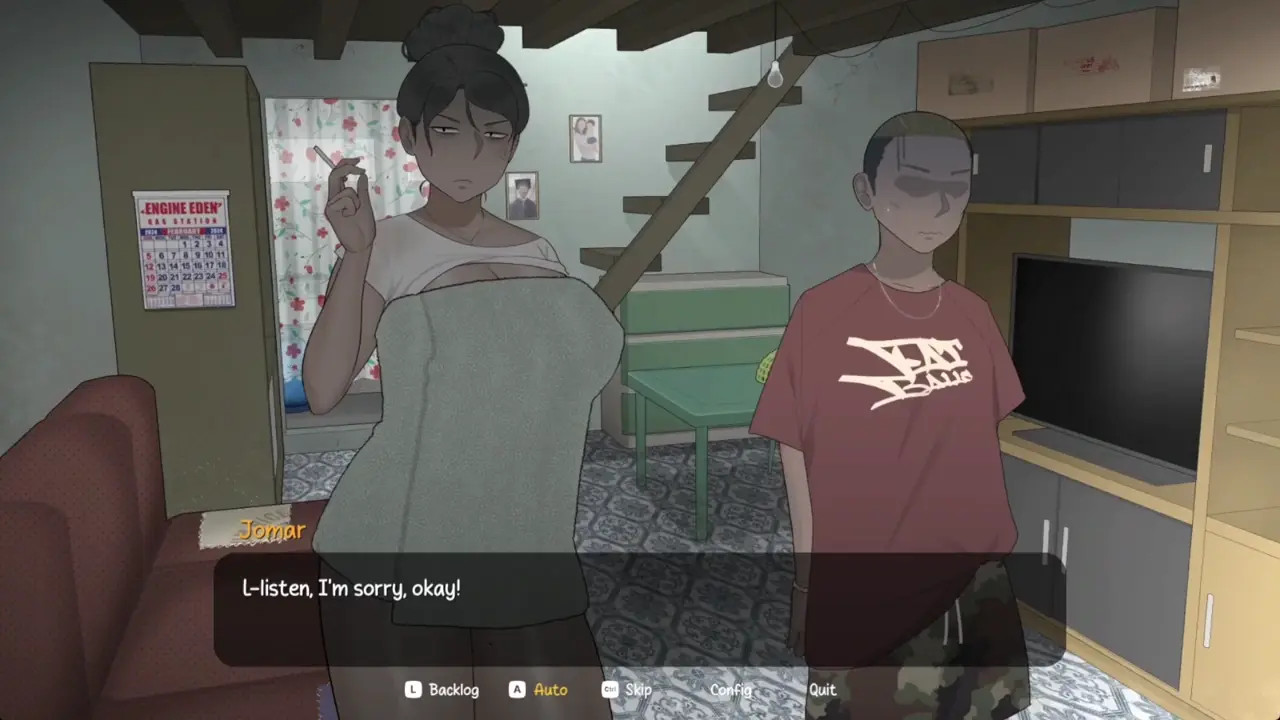Open the Config settings
Screen dimensions: 1280x720
pyautogui.click(x=730, y=690)
